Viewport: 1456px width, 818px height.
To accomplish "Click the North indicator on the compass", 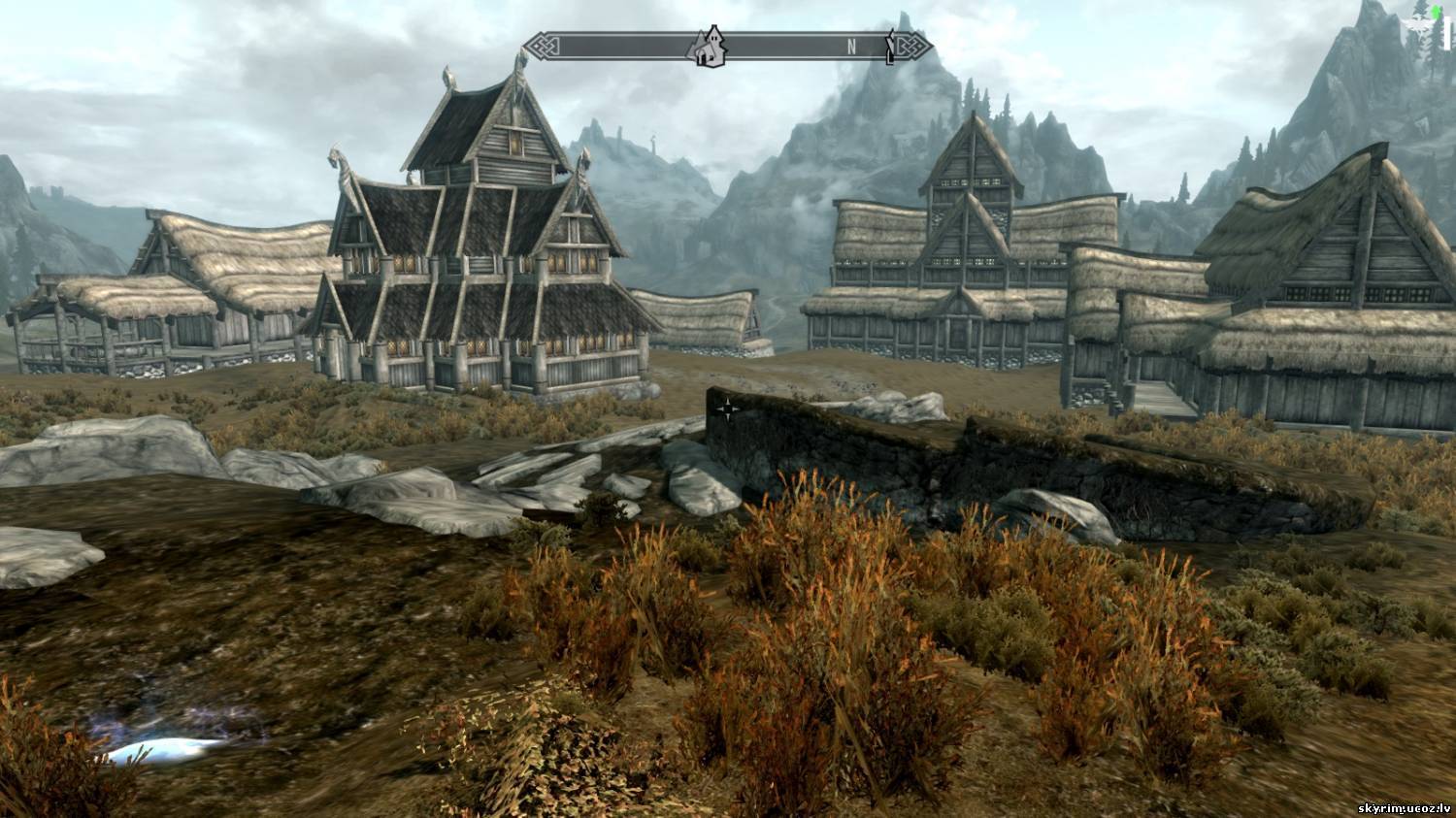I will tap(851, 46).
